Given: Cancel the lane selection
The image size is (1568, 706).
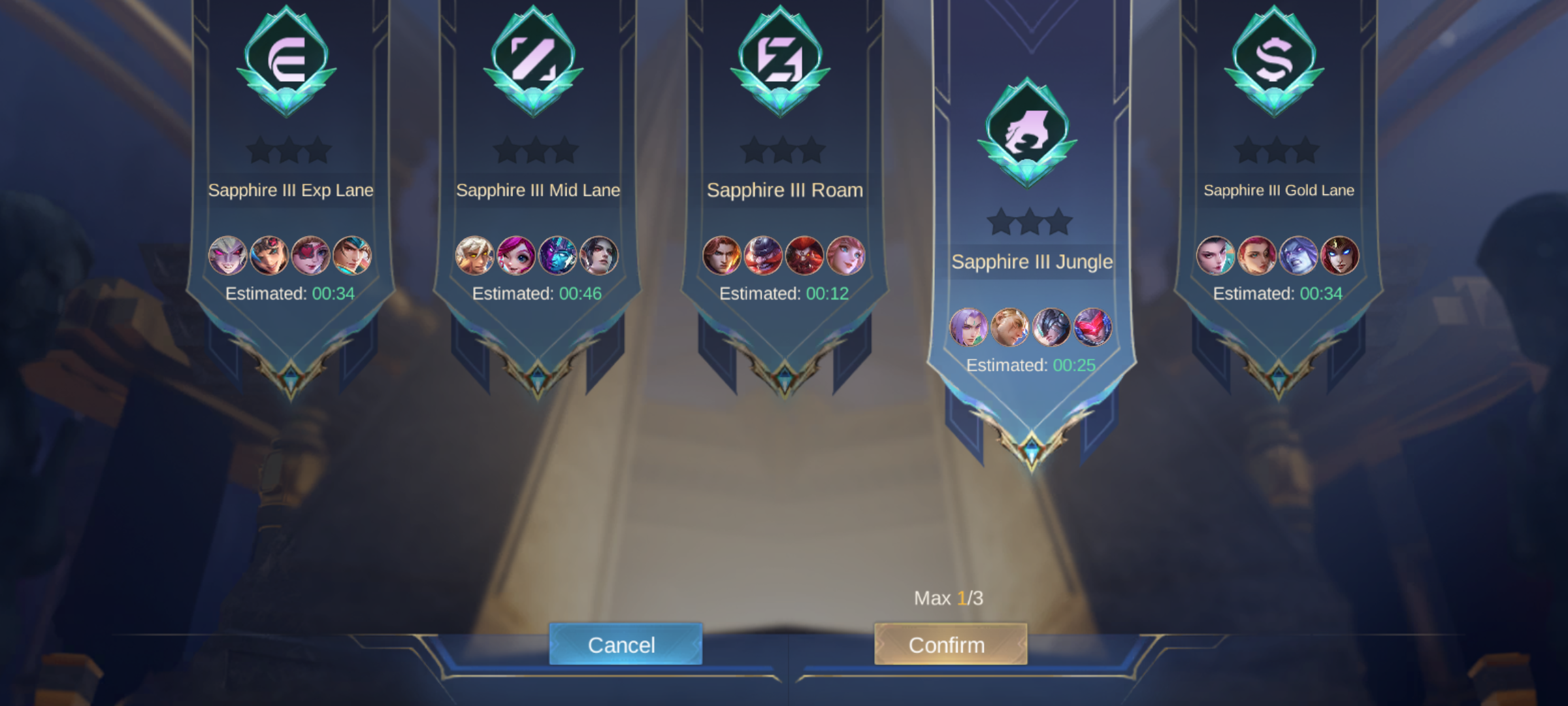Looking at the screenshot, I should [x=625, y=645].
